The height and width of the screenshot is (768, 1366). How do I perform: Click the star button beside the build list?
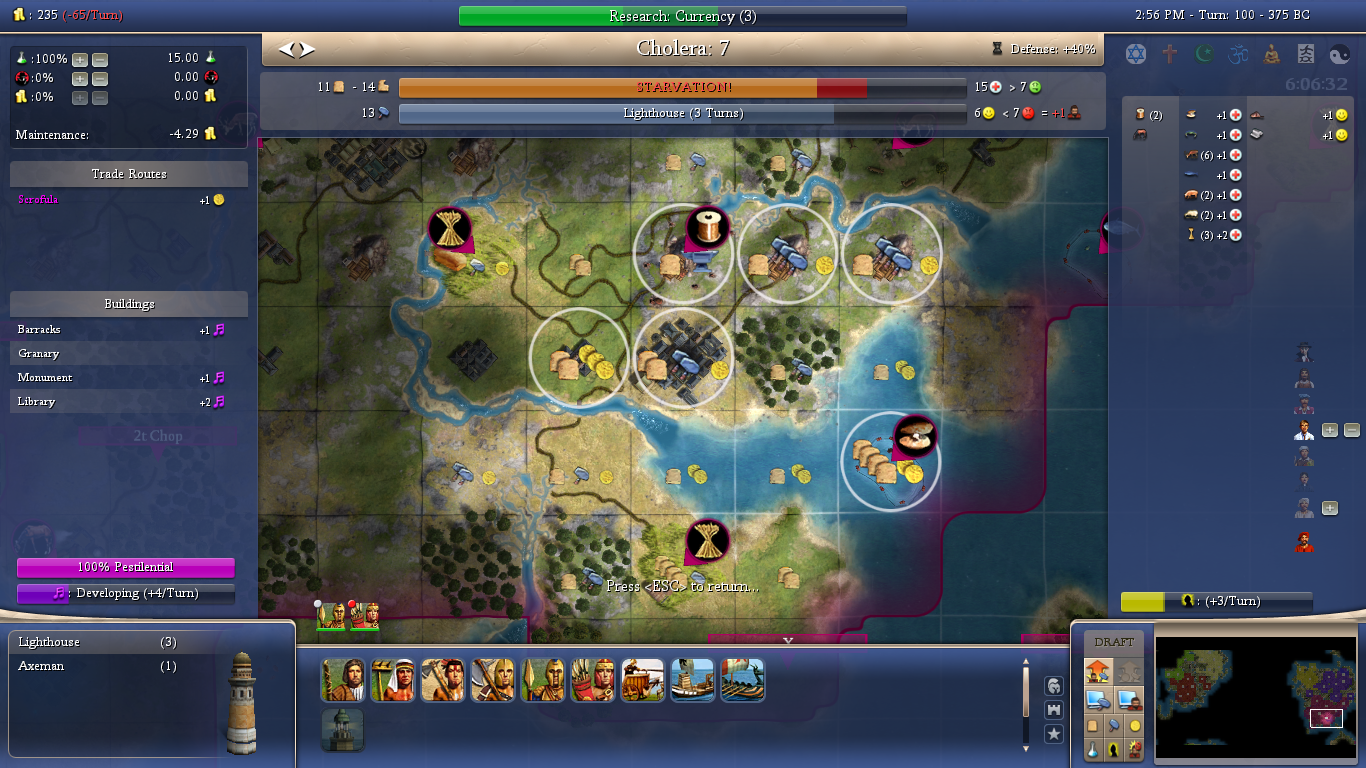coord(1054,734)
